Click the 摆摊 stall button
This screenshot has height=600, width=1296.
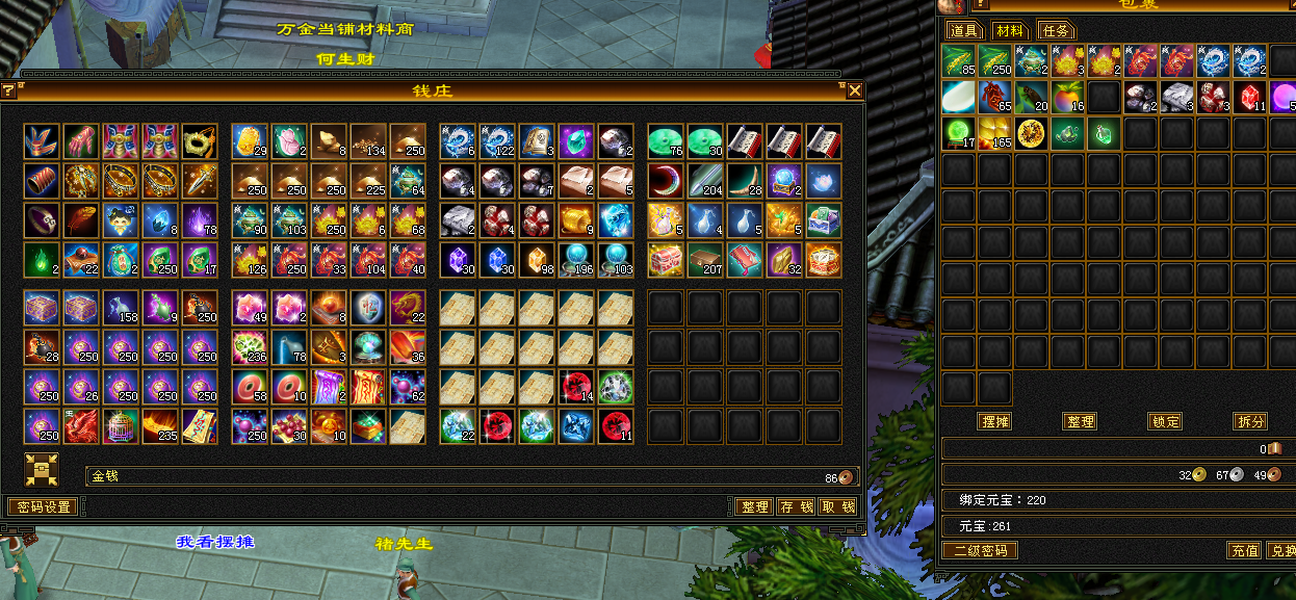coord(995,421)
